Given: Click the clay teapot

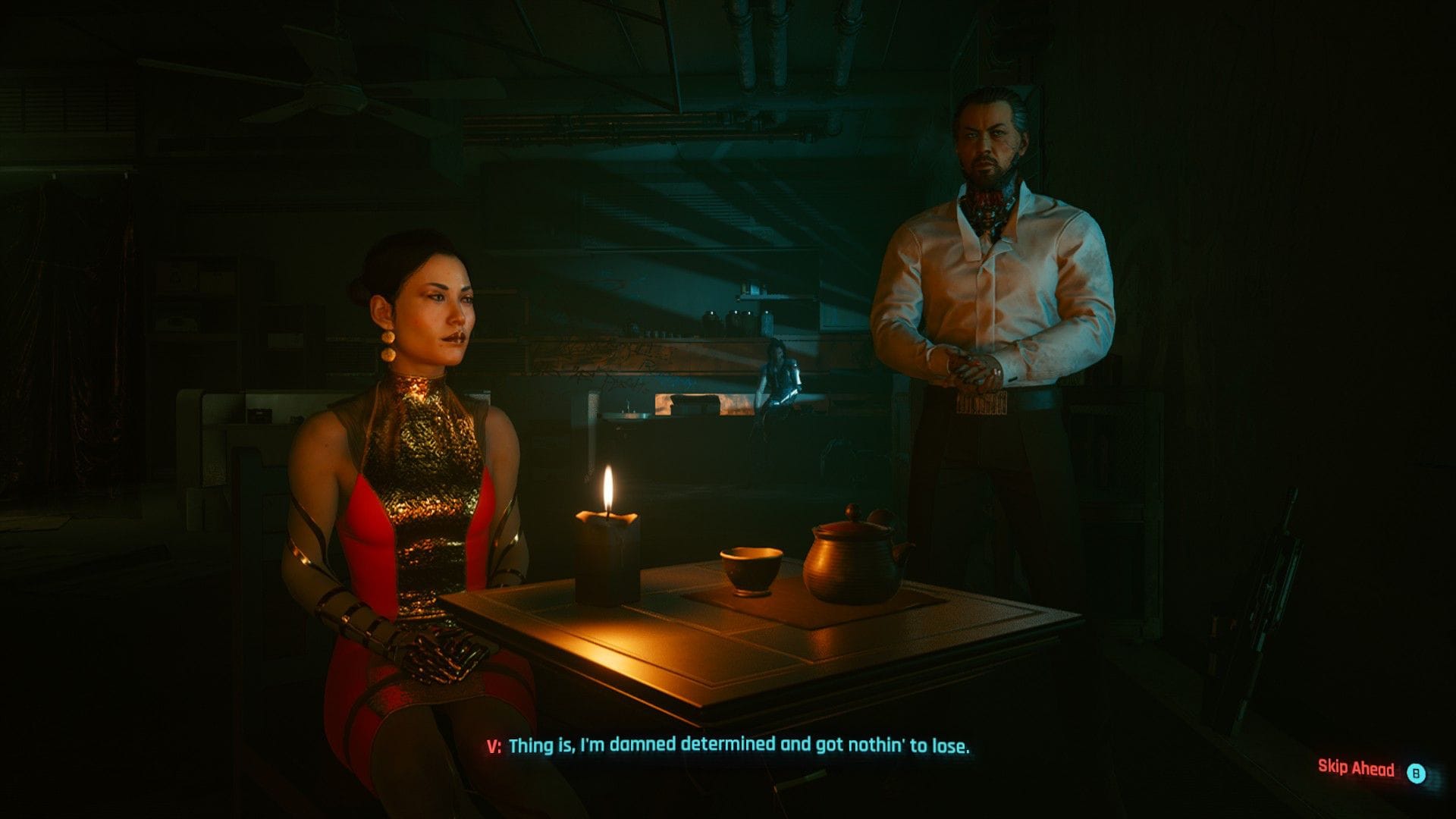Looking at the screenshot, I should point(849,561).
